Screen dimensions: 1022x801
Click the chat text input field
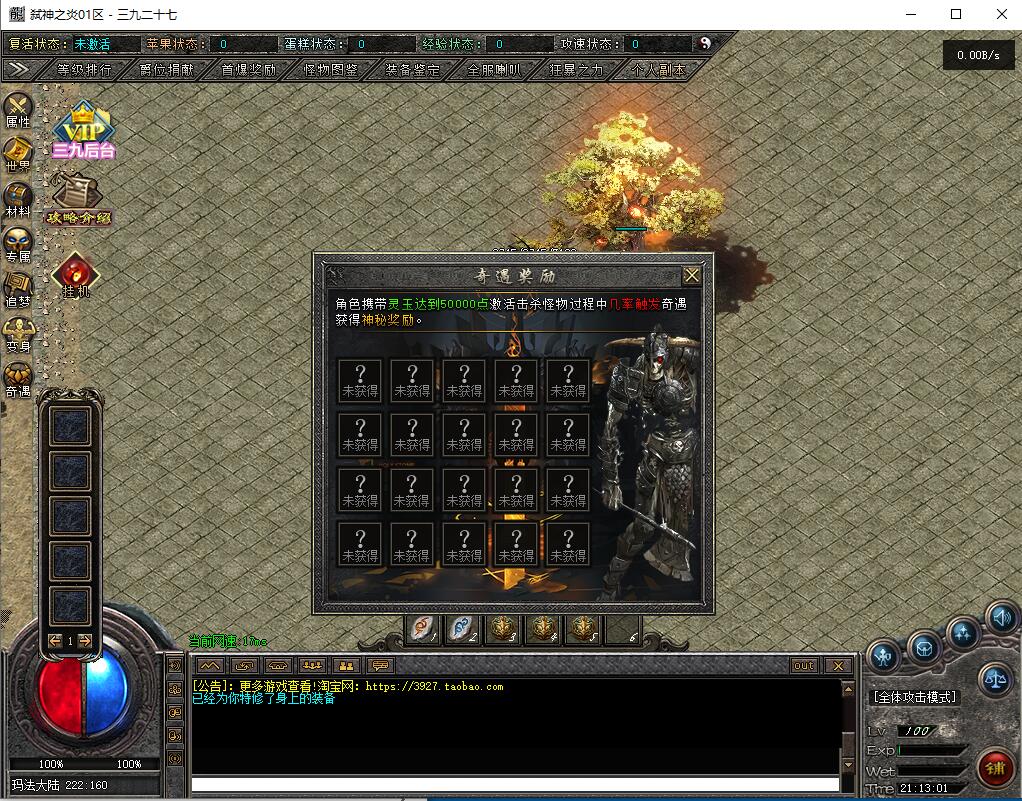pos(515,784)
